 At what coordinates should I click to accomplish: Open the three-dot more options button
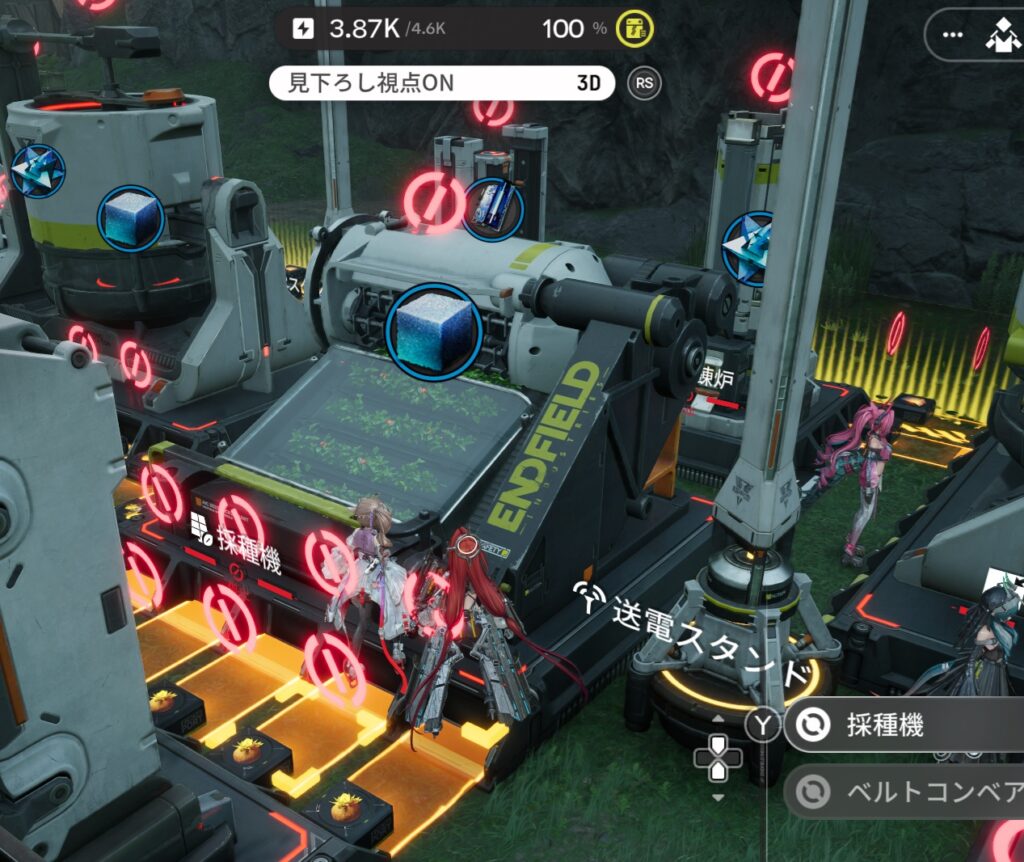click(952, 35)
